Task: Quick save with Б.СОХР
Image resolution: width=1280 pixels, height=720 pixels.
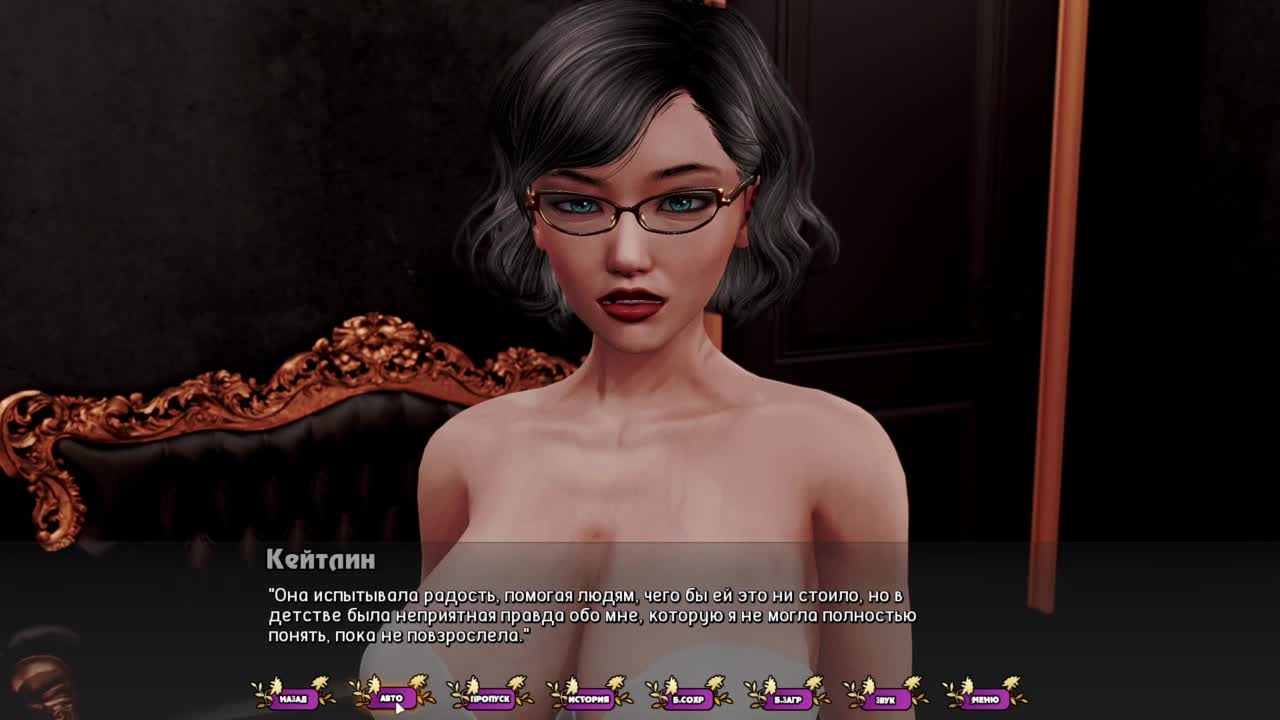Action: click(688, 698)
